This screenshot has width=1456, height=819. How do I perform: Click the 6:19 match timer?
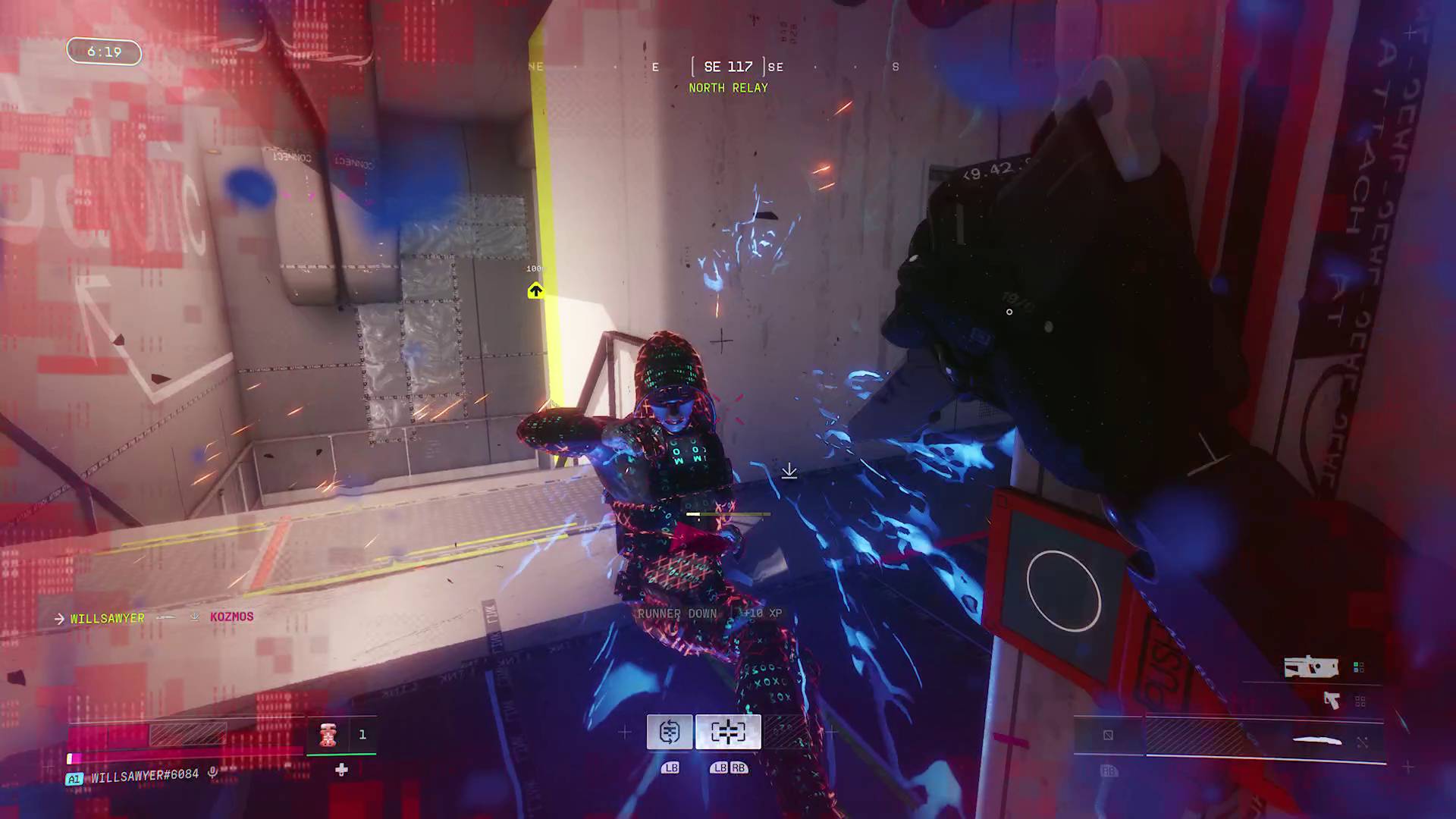(103, 52)
